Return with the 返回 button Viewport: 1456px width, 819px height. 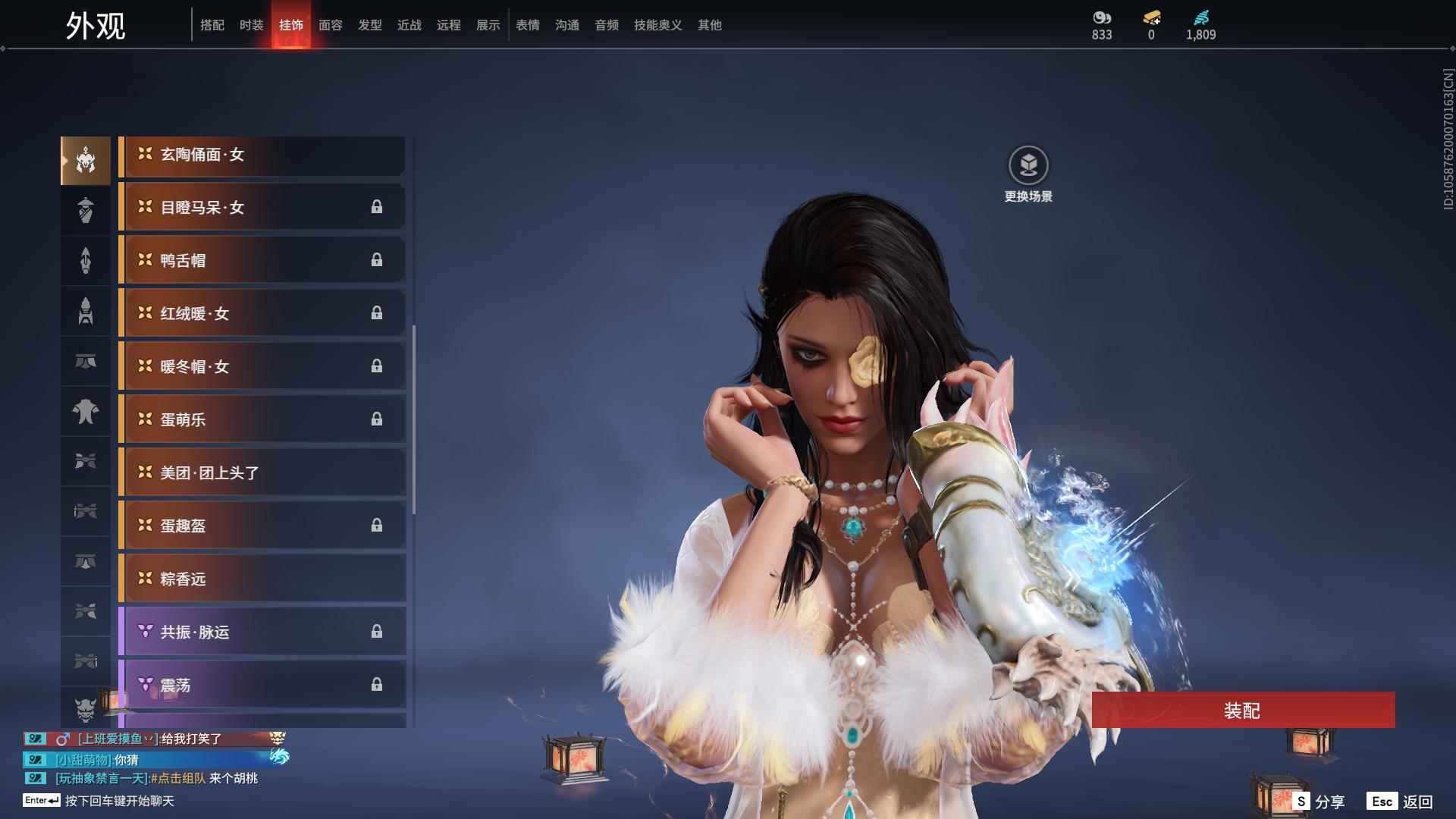[x=1401, y=801]
